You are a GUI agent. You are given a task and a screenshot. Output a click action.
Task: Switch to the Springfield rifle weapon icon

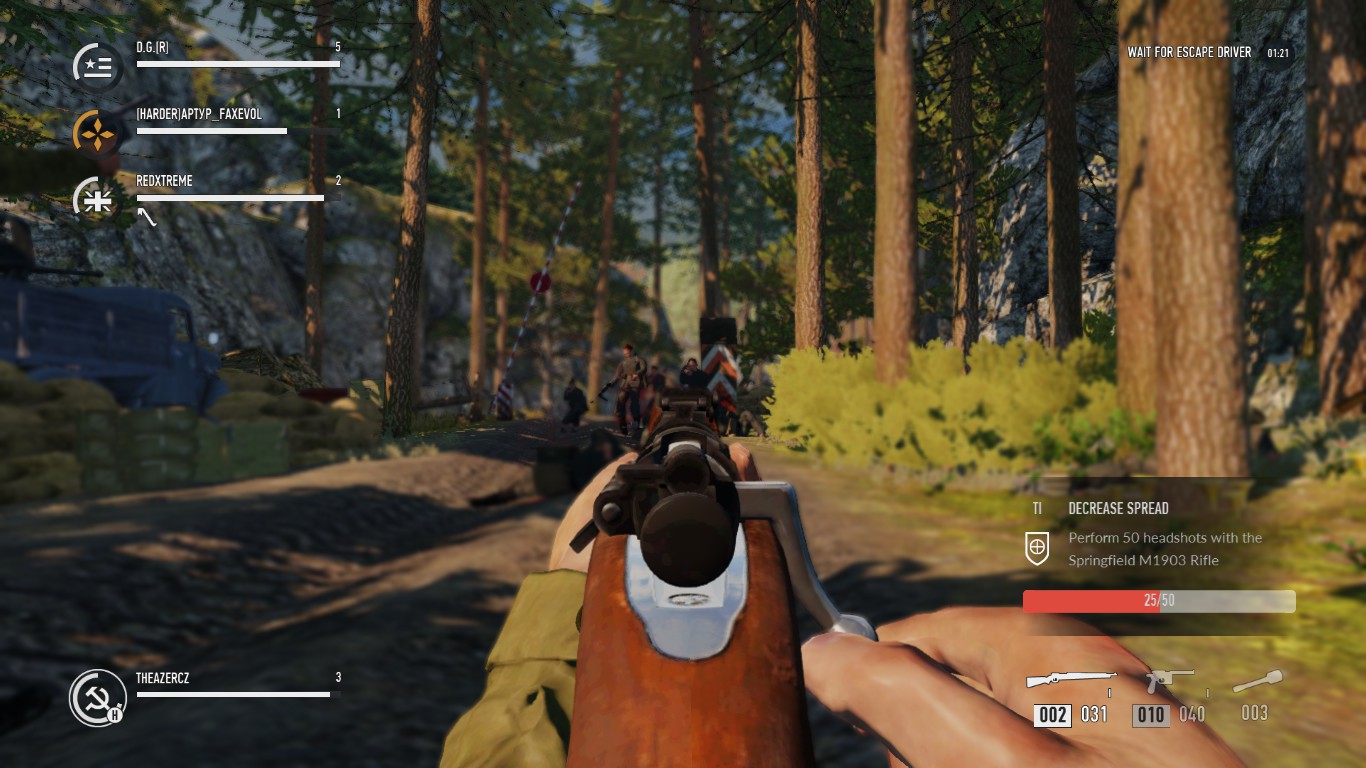(1071, 680)
